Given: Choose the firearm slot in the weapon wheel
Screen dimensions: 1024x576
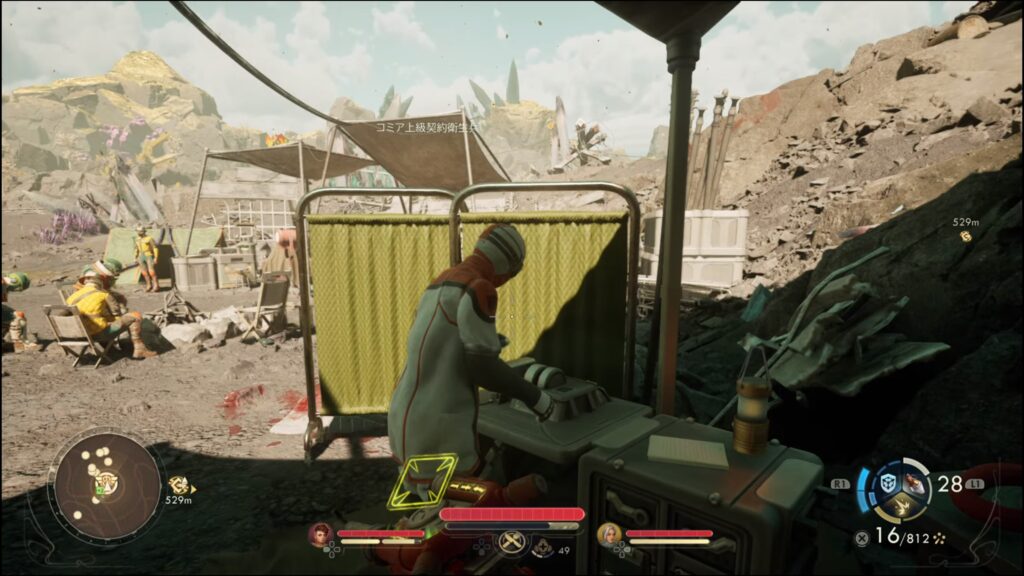Looking at the screenshot, I should click(914, 482).
